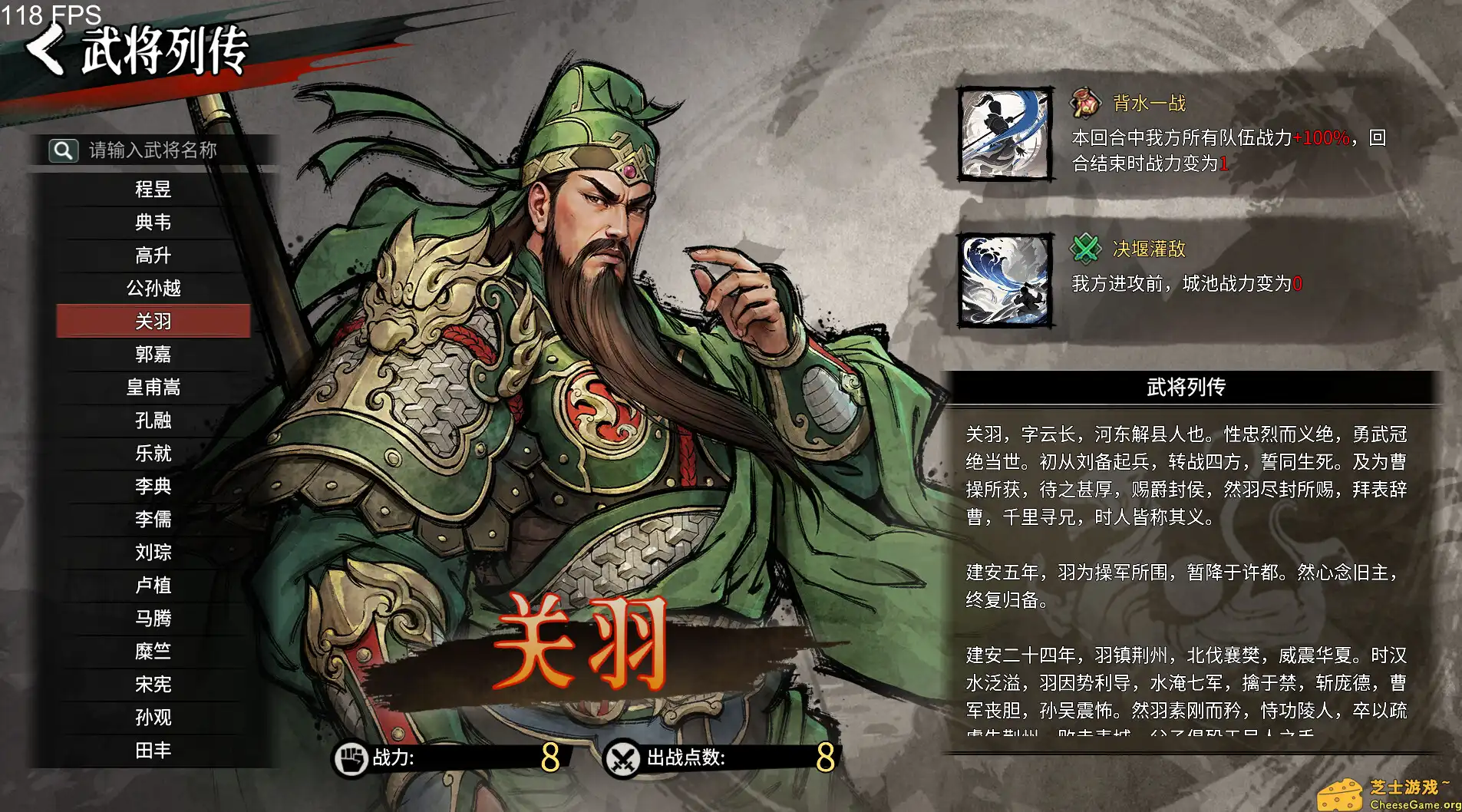Click the highlighted 关羽 list entry
This screenshot has width=1462, height=812.
pos(153,322)
